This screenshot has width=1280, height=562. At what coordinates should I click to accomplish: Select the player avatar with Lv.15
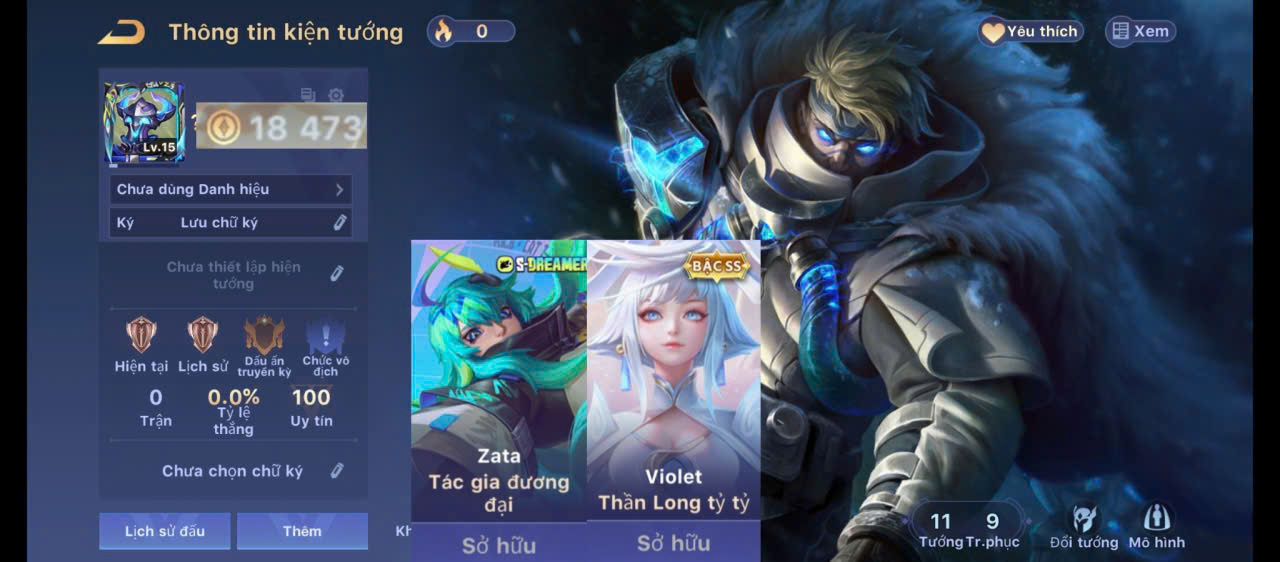click(x=144, y=123)
